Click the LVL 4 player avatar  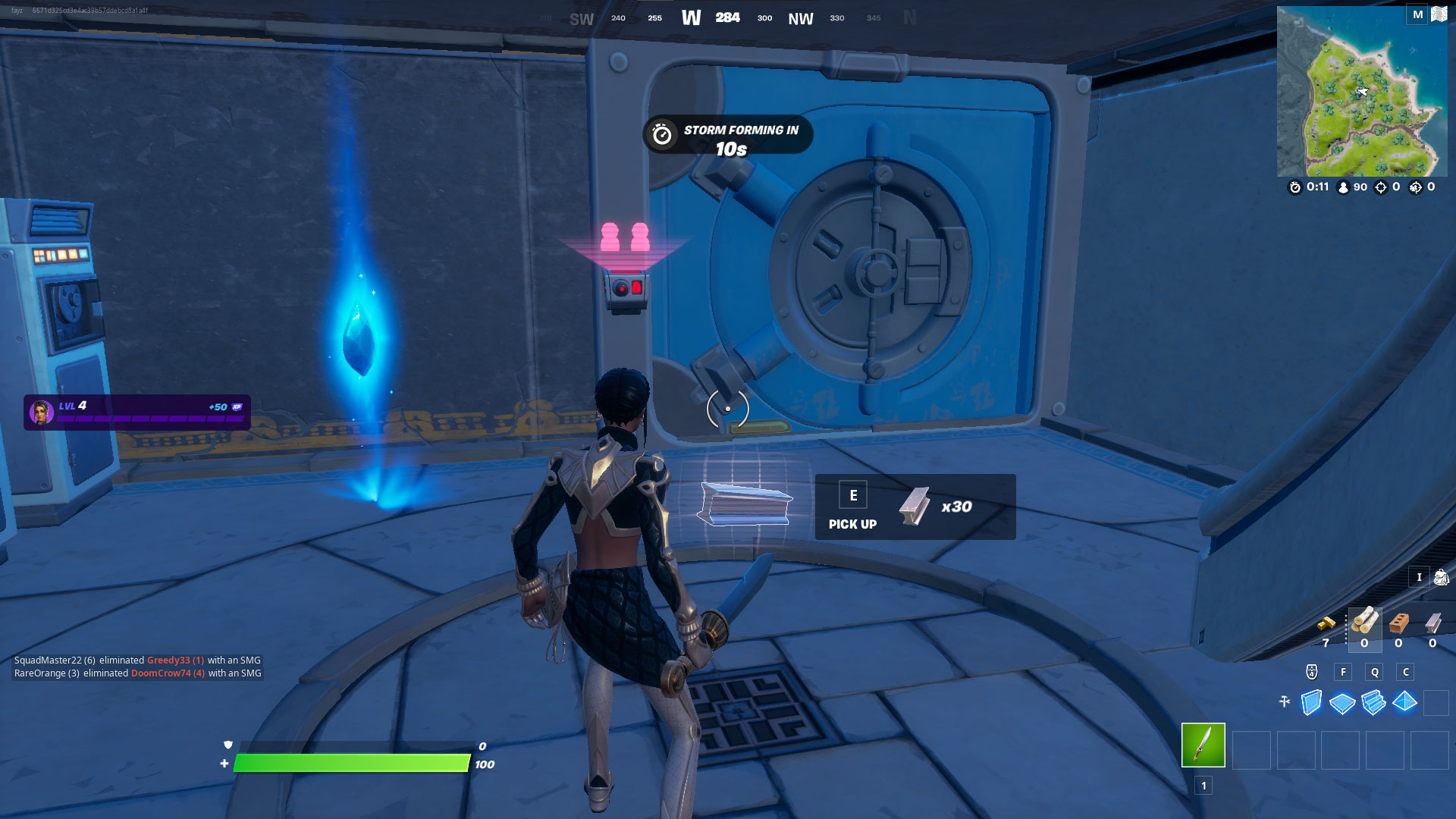point(42,409)
